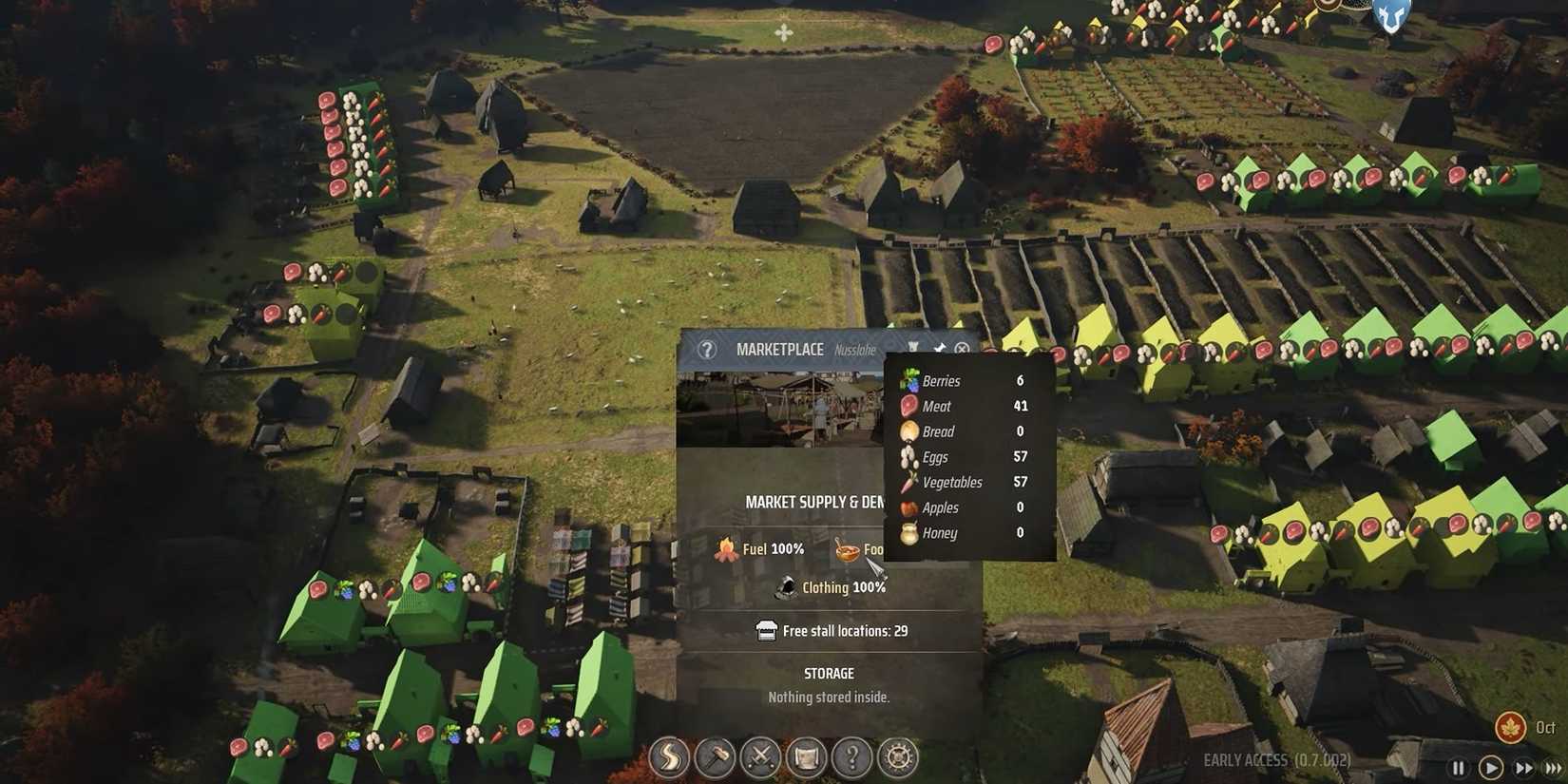The height and width of the screenshot is (784, 1568).
Task: Toggle the pin on the Marketplace panel
Action: pos(939,348)
